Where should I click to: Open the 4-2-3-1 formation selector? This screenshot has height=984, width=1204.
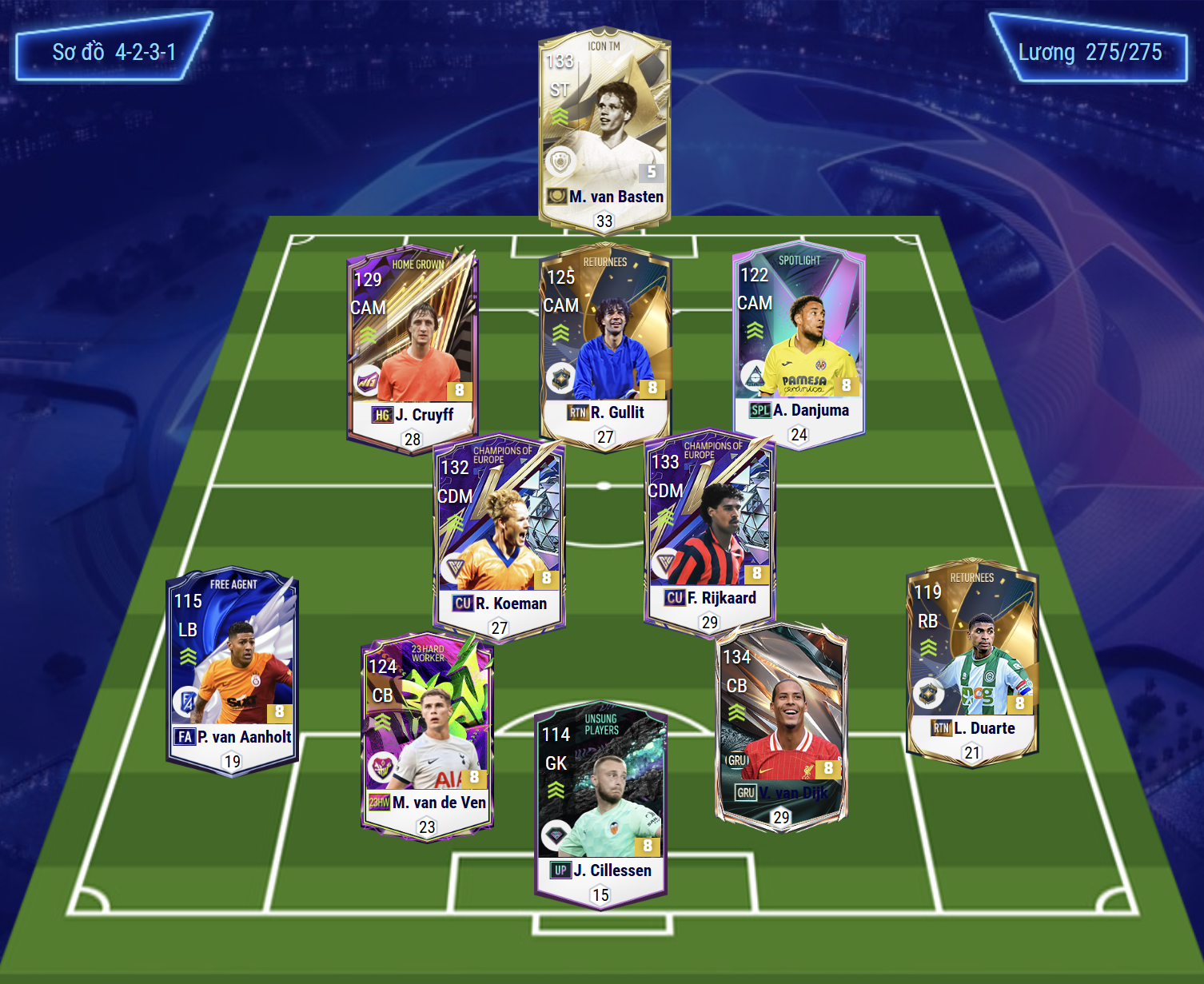114,52
